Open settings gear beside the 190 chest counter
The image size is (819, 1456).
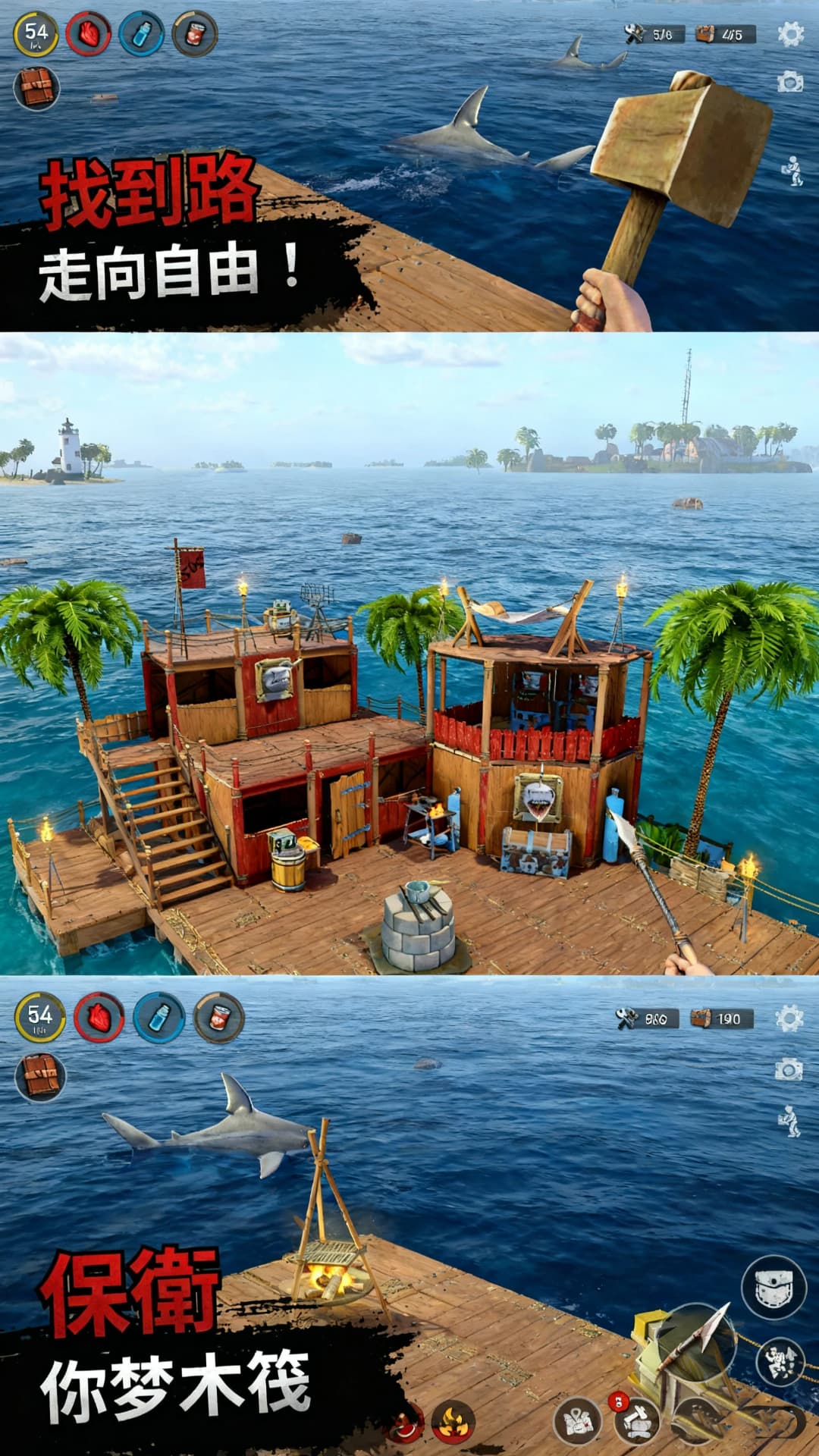tap(789, 1018)
